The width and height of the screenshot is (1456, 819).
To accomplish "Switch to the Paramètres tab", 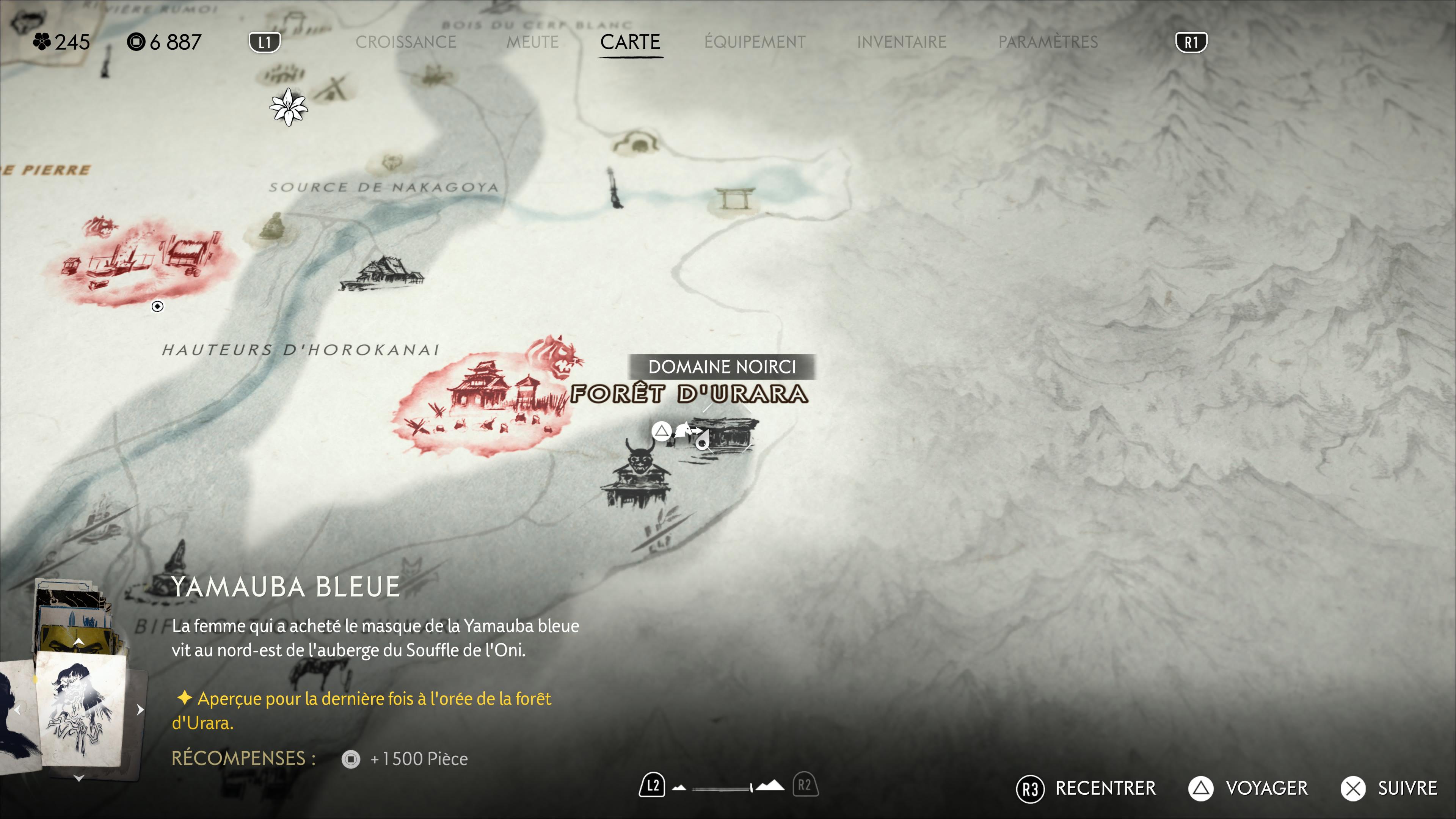I will [x=1047, y=42].
